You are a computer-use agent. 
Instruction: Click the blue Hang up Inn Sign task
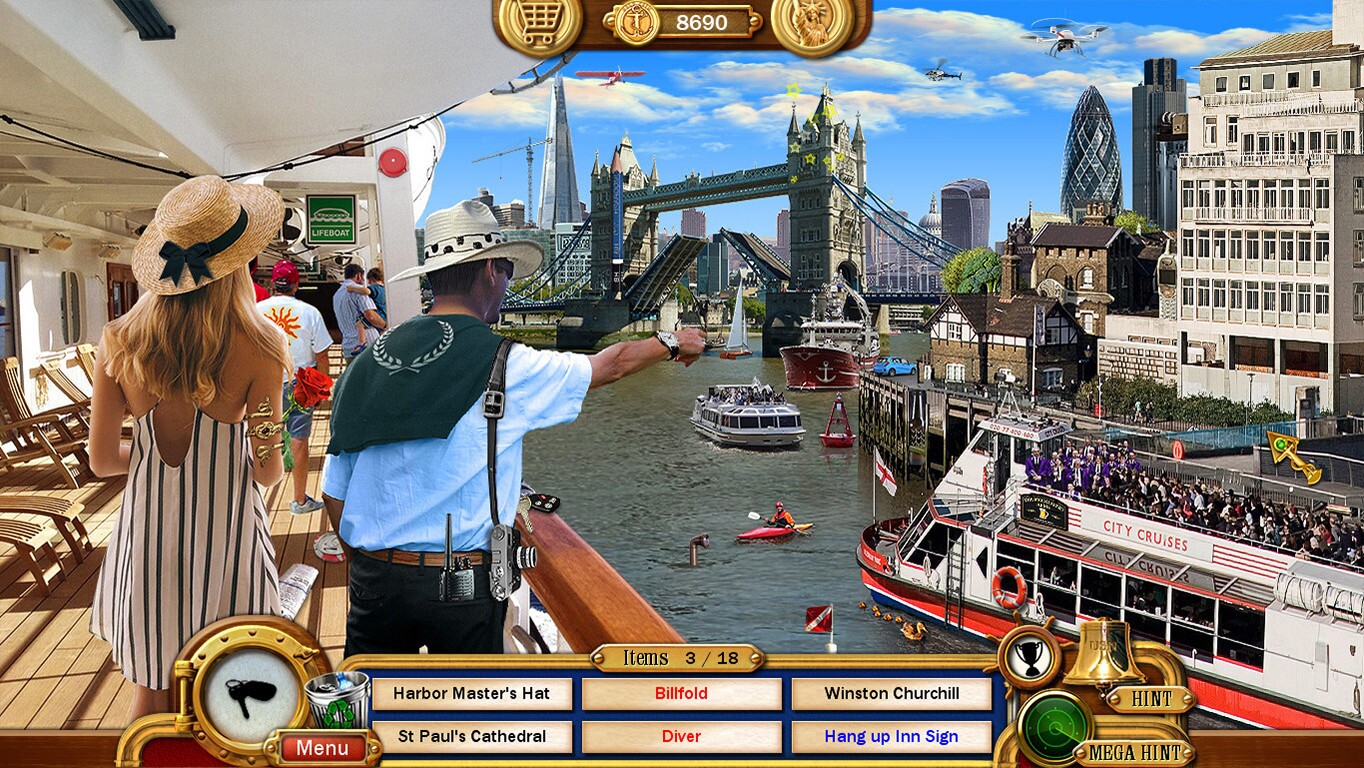890,735
